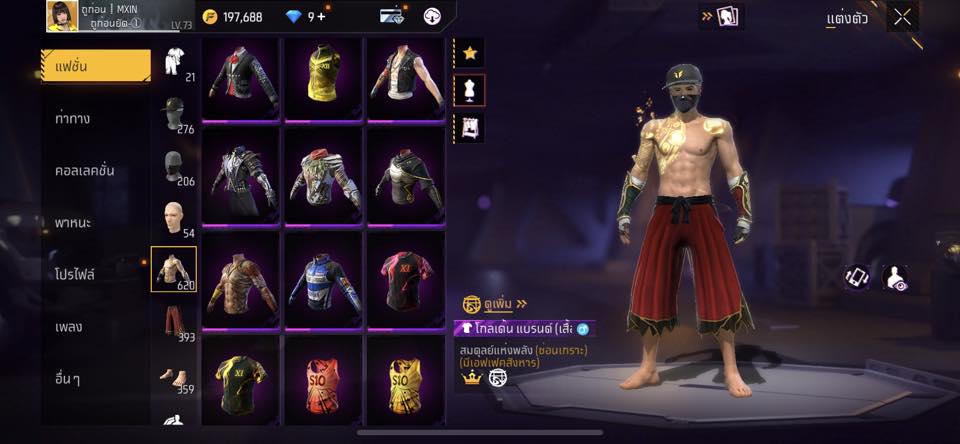The image size is (960, 444).
Task: Open the เพลง music section
Action: pos(69,326)
